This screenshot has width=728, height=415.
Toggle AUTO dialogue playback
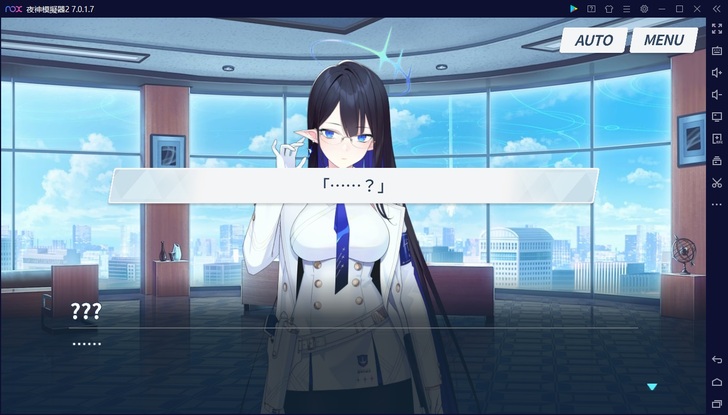click(x=594, y=41)
